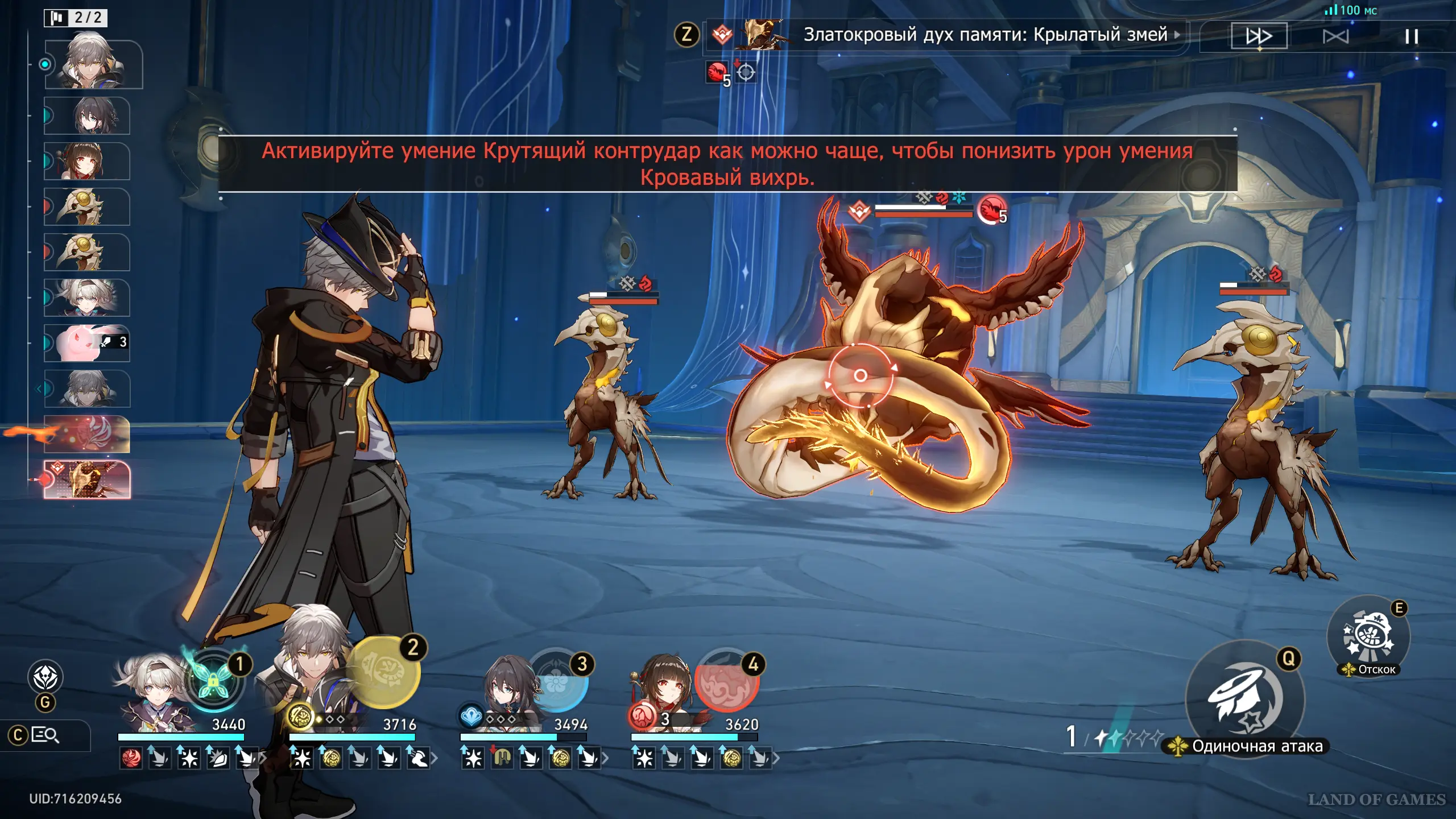Open the round emblem menu above G
This screenshot has height=819, width=1456.
click(x=45, y=677)
